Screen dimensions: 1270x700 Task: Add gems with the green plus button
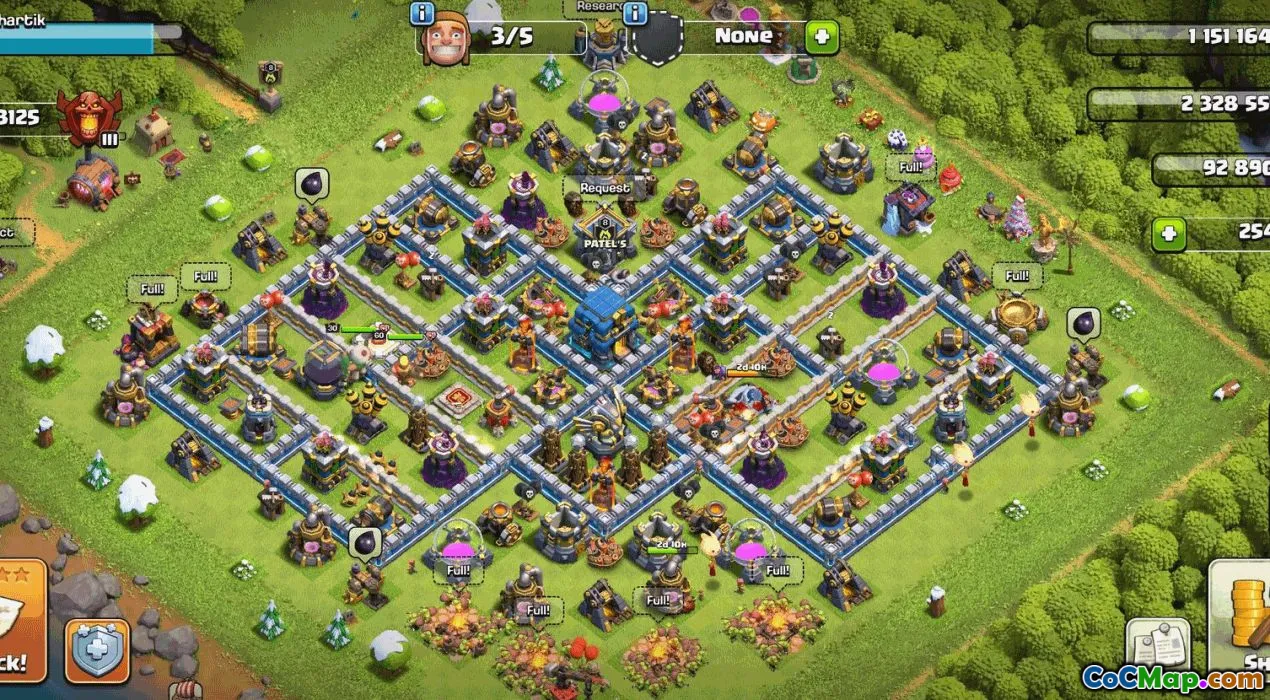click(x=1167, y=235)
